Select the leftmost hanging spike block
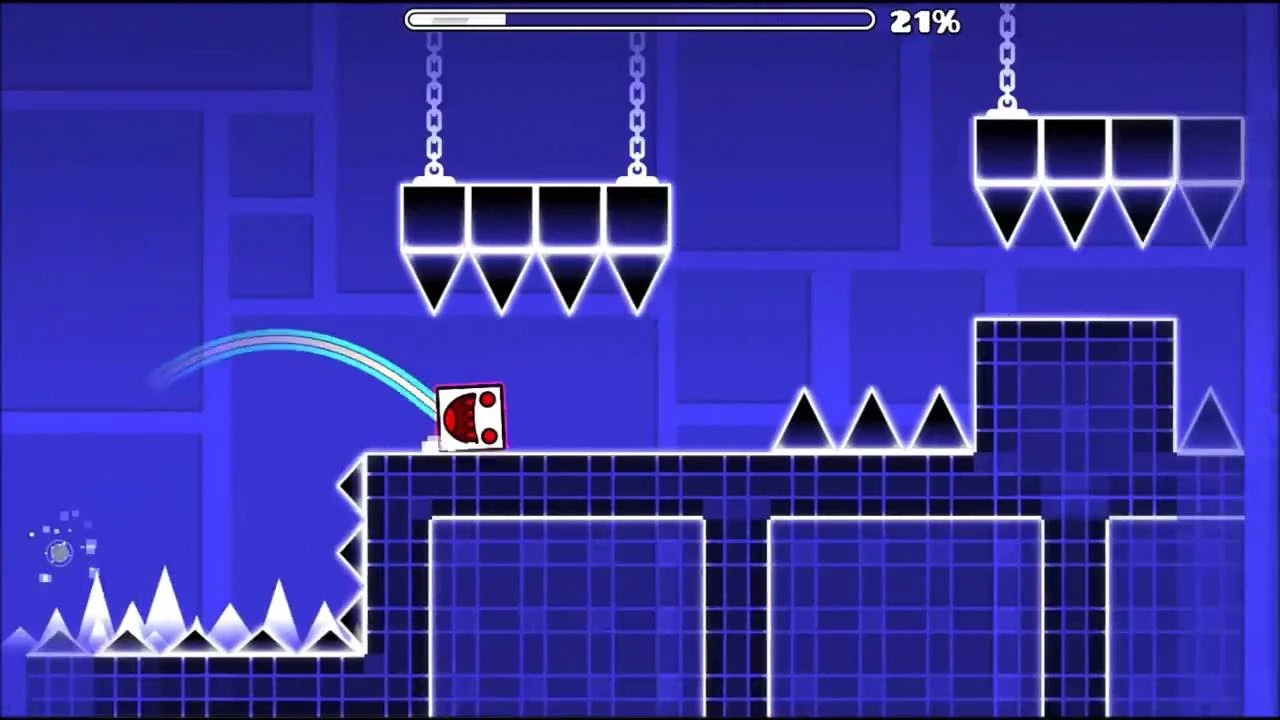This screenshot has height=720, width=1280. [430, 230]
